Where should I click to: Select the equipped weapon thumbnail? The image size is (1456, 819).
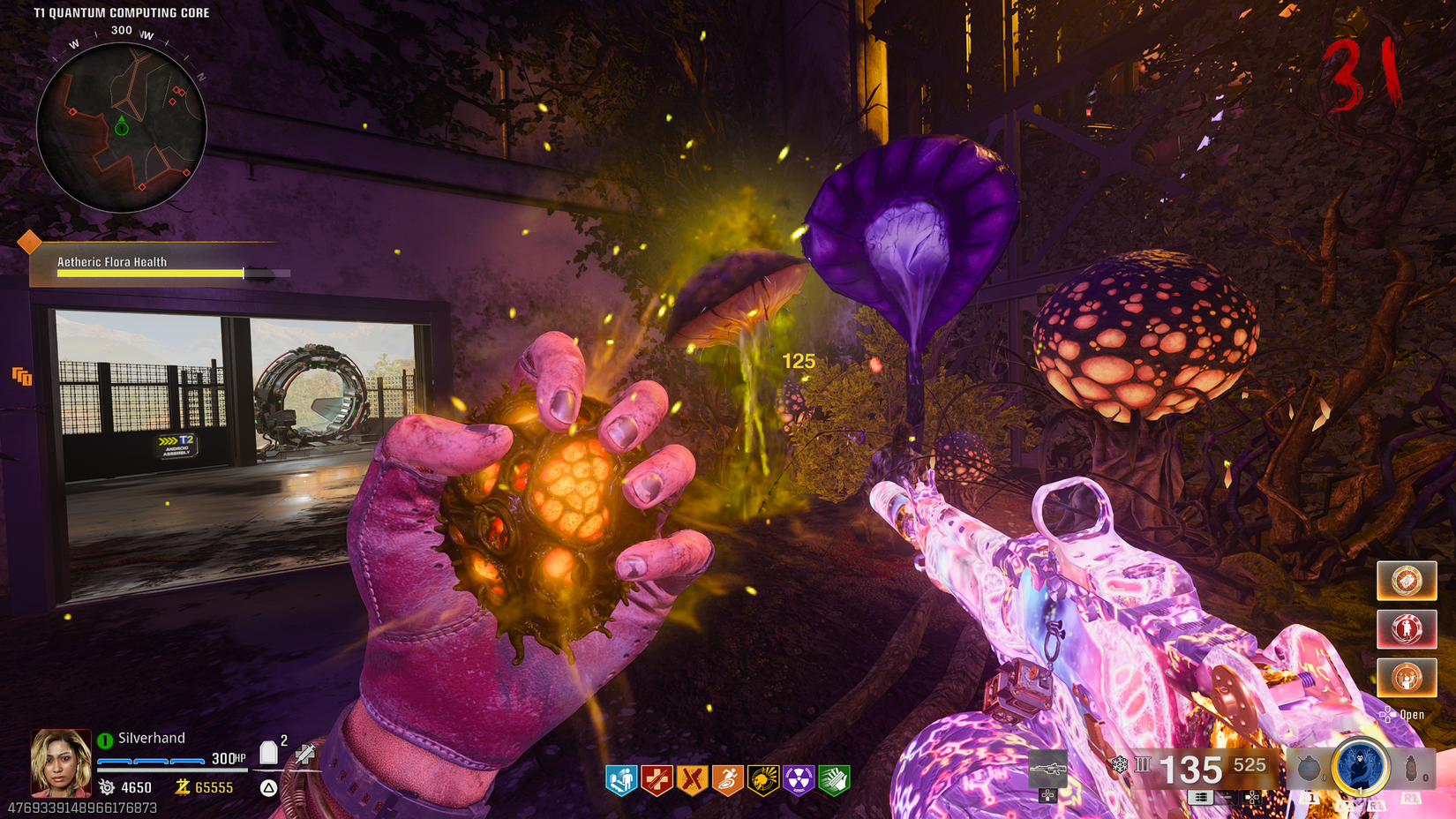pos(1047,769)
